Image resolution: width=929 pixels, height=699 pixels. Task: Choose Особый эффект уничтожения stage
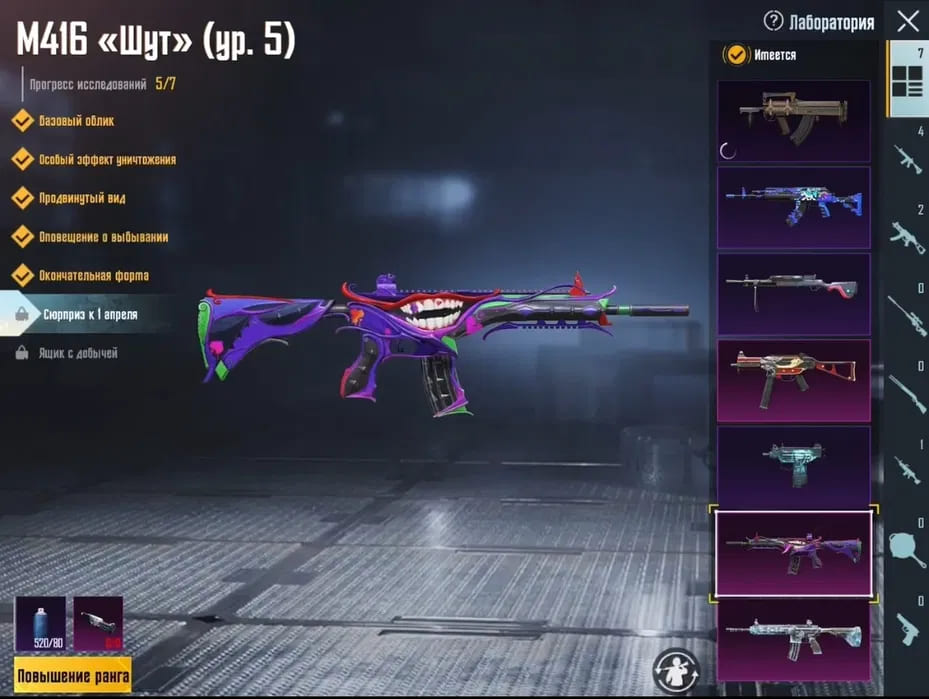(106, 160)
